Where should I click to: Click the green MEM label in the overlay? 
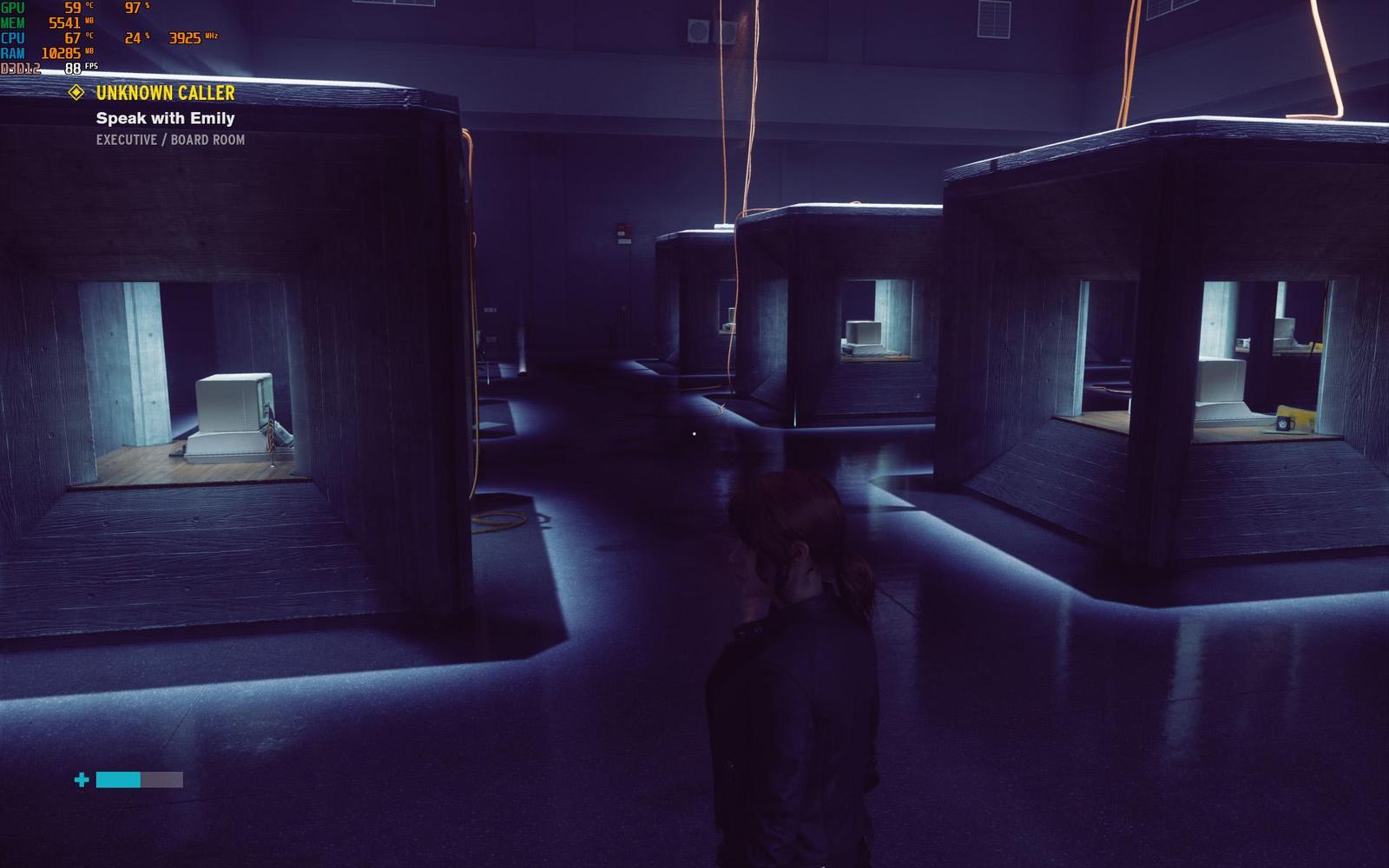[12, 23]
